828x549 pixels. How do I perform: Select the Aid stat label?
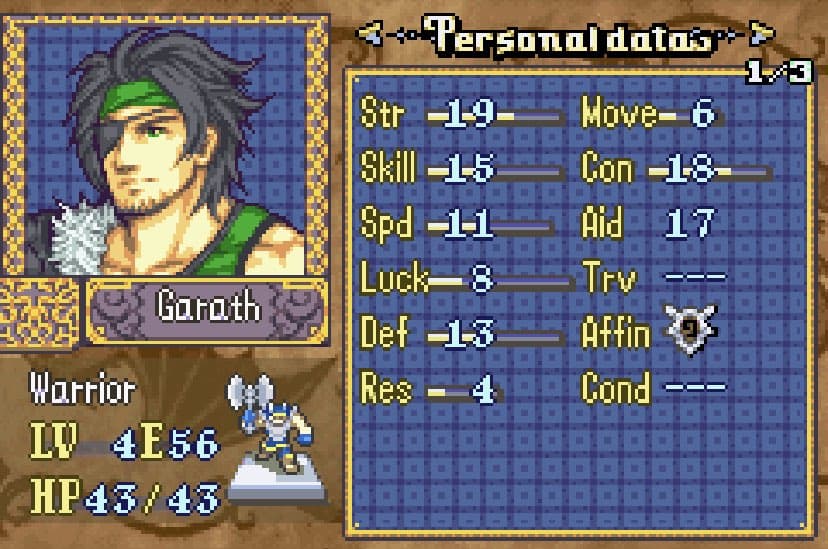click(x=601, y=224)
